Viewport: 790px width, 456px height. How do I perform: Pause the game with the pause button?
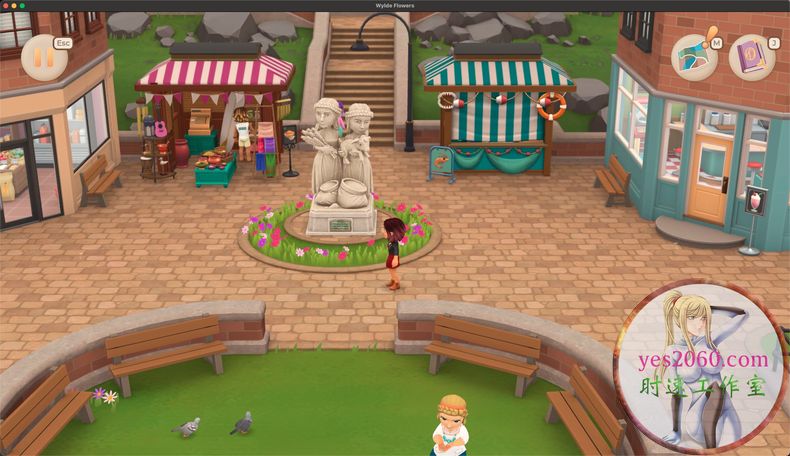43,57
